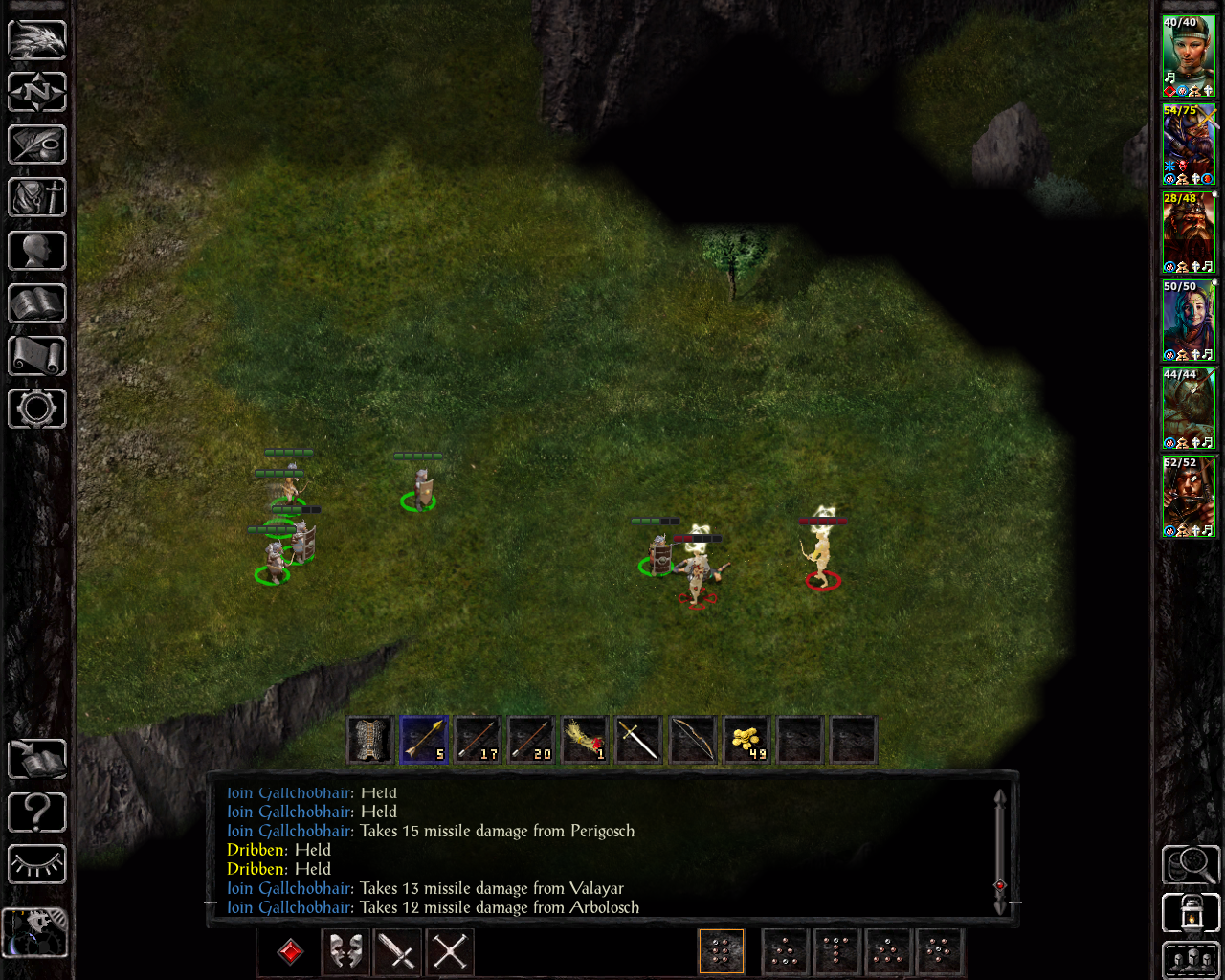1225x980 pixels.
Task: Open the priest scroll
Action: (x=37, y=356)
